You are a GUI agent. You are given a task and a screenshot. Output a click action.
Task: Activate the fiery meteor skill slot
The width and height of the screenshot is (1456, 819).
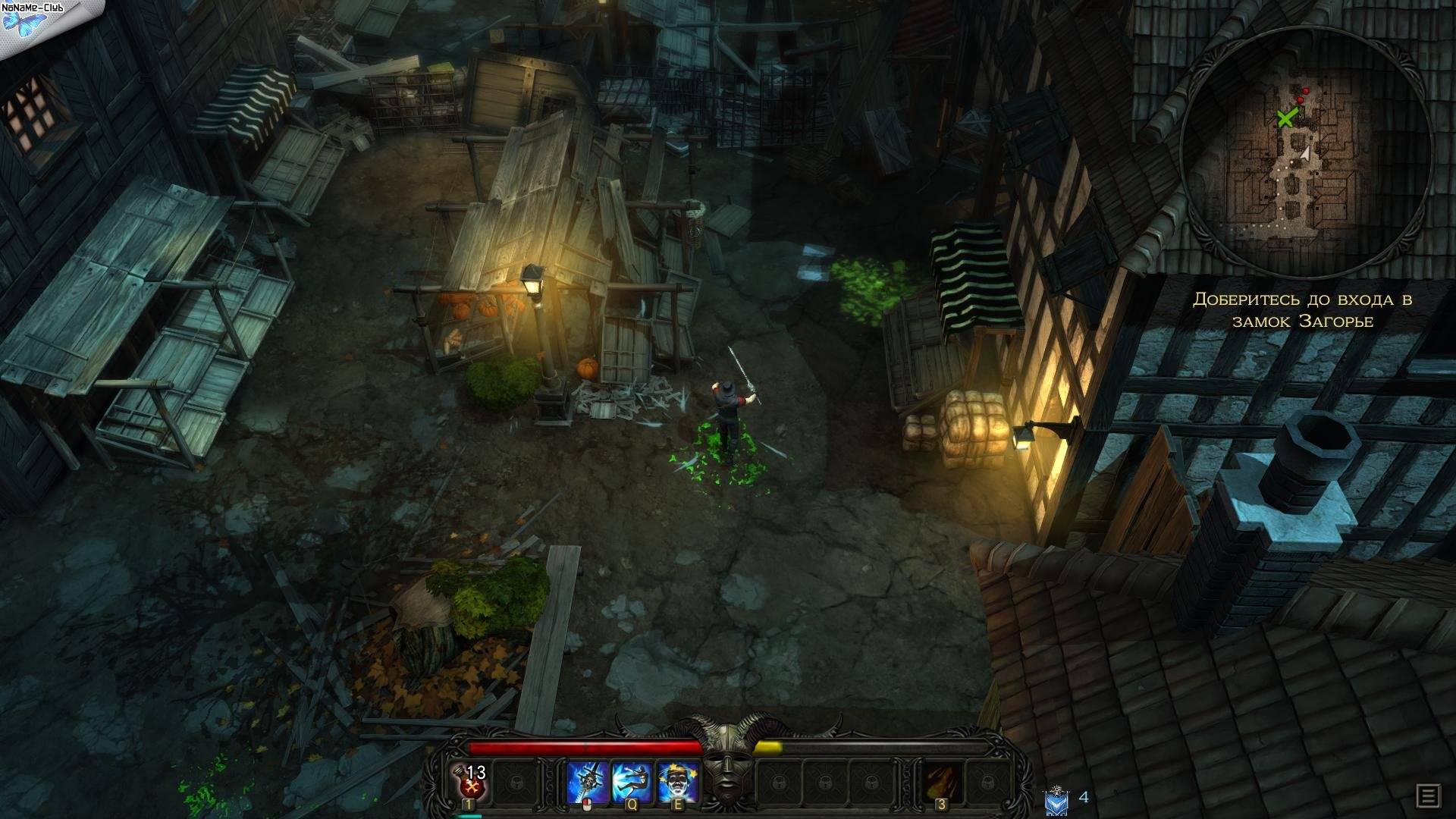[941, 782]
